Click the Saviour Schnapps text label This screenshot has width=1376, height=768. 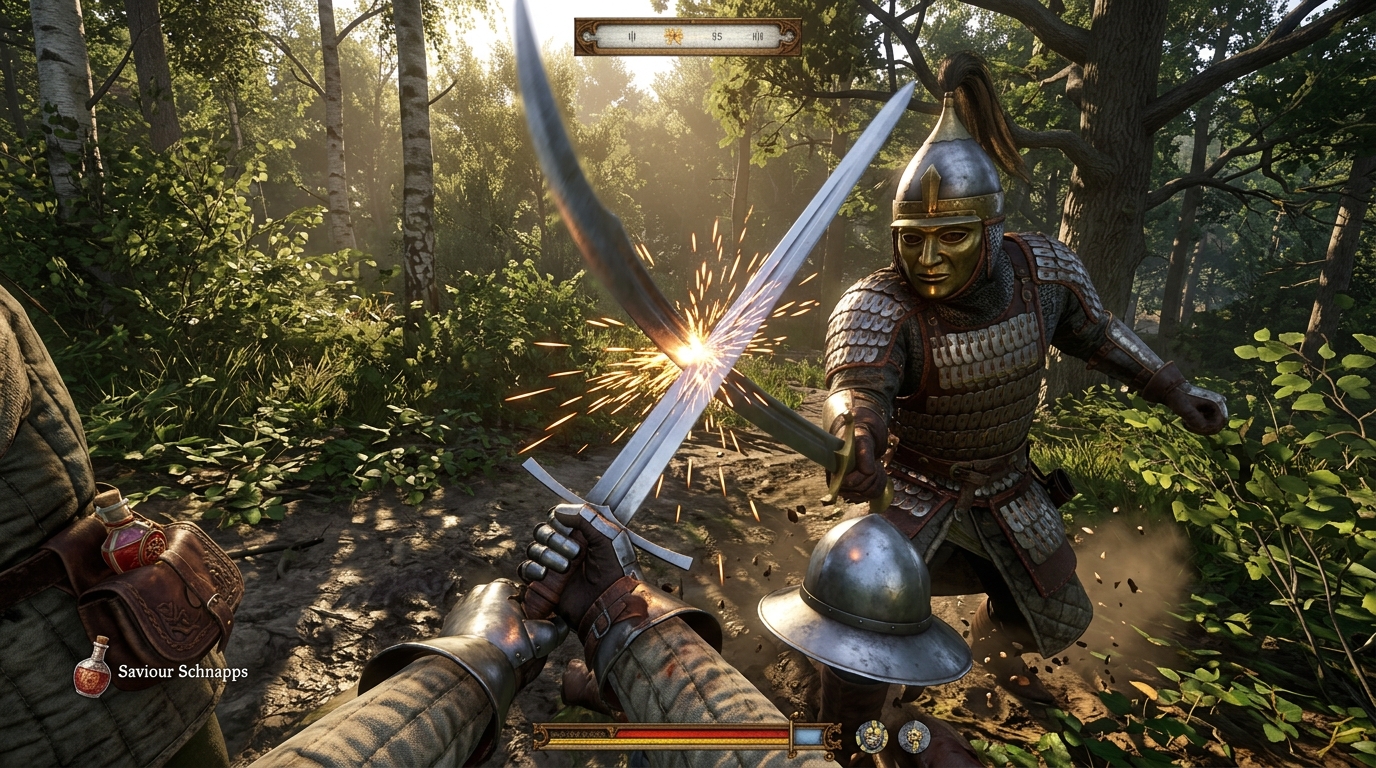[183, 671]
